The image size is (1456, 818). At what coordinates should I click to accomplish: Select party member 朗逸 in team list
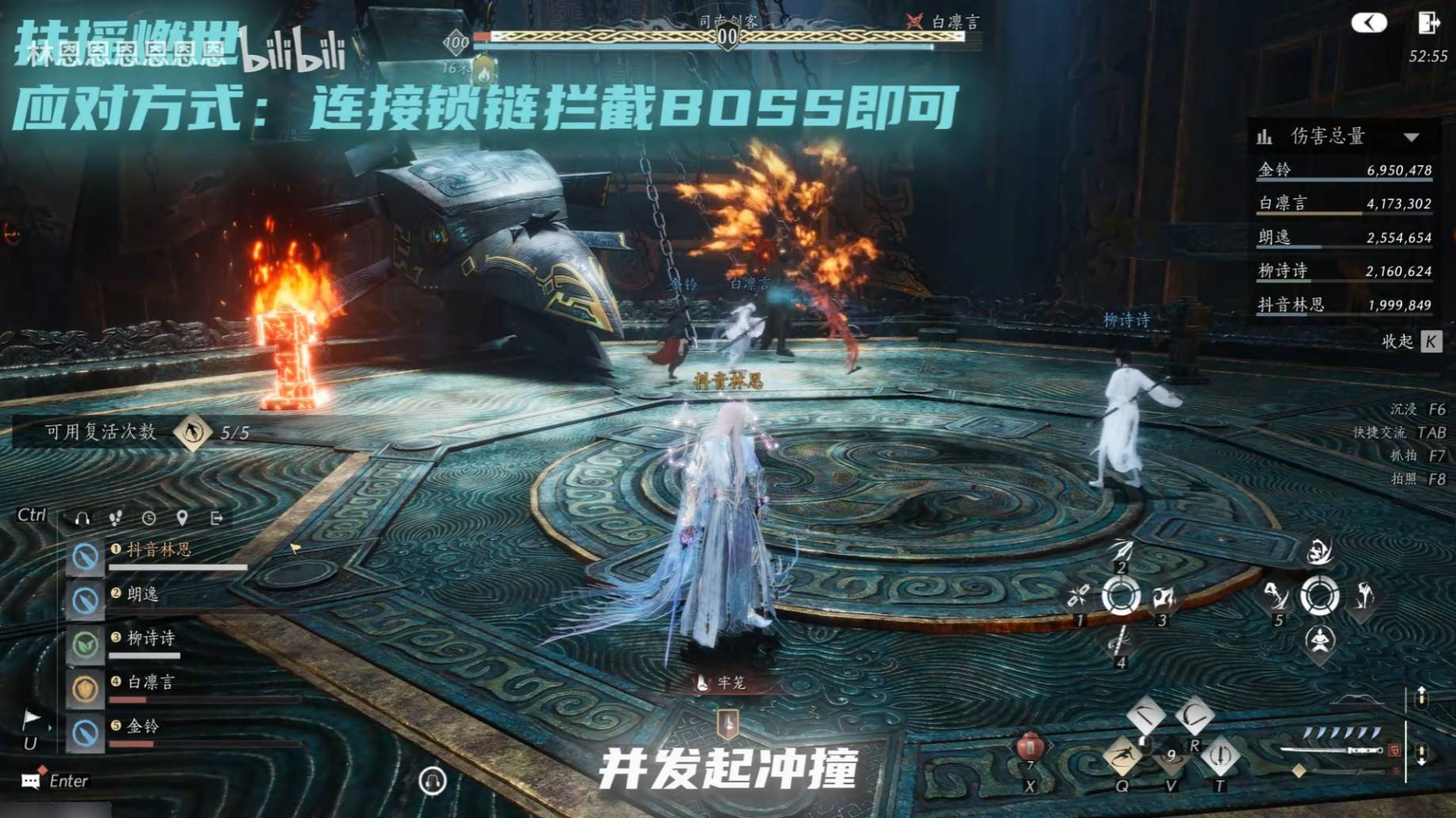[143, 594]
